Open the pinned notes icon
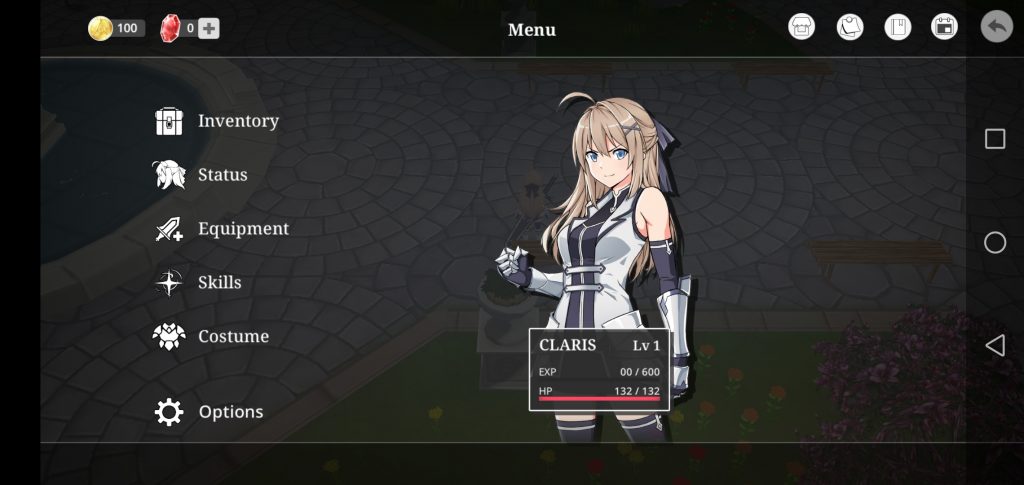1024x485 pixels. click(850, 27)
